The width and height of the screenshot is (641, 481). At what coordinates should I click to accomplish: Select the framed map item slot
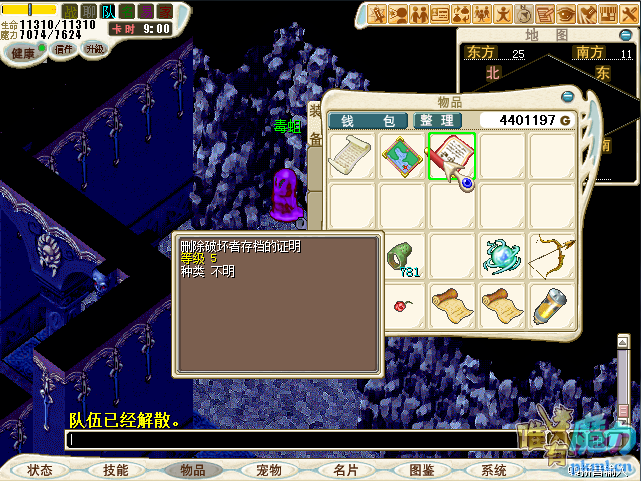click(x=402, y=156)
